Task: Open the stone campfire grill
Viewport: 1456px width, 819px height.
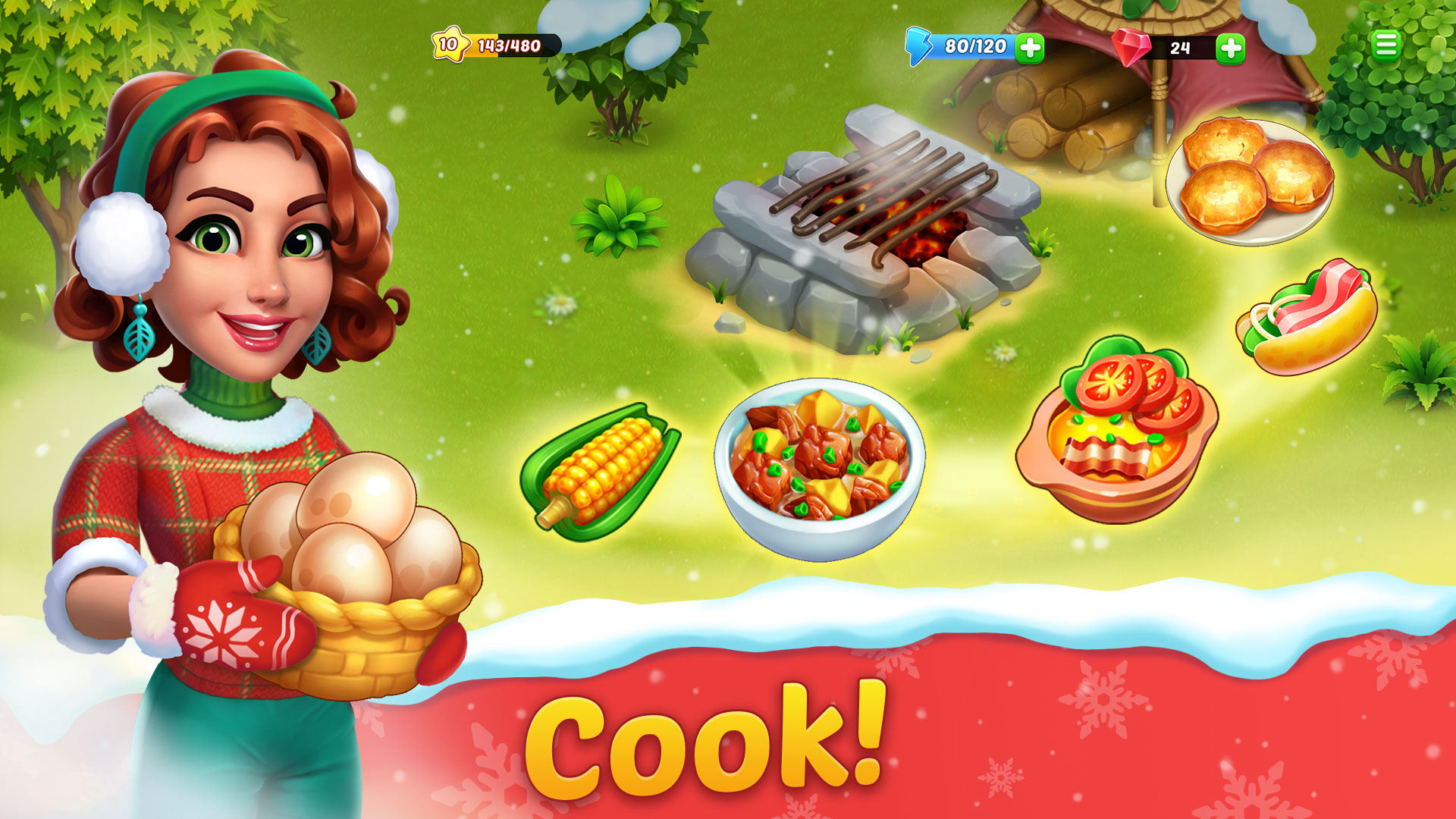Action: click(x=872, y=220)
